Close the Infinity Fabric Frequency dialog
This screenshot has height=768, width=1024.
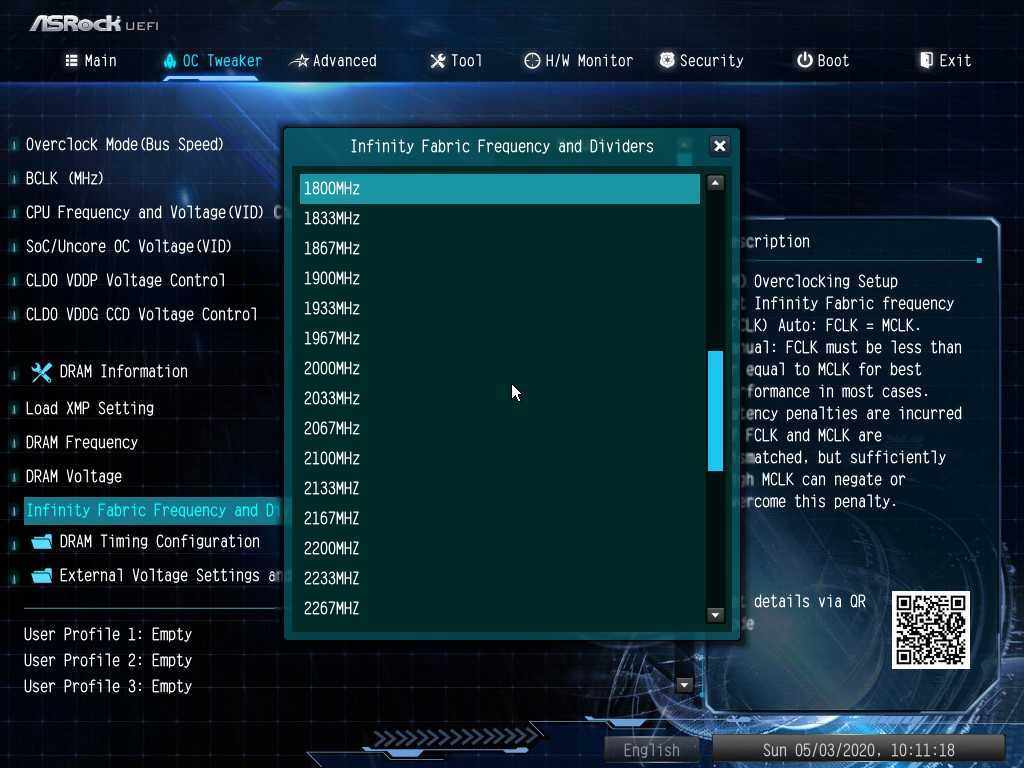click(719, 146)
